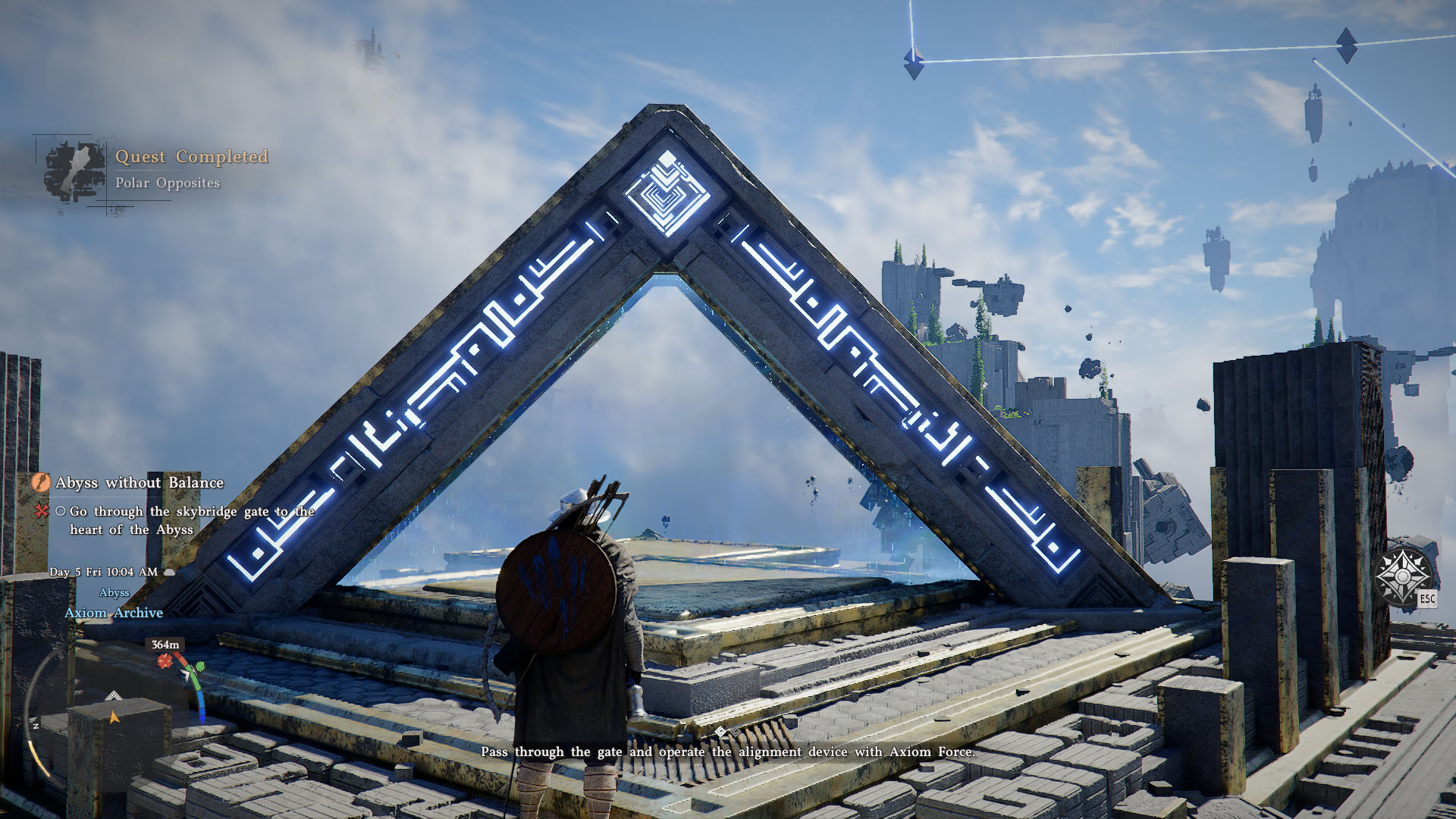Select the red quest marker on the compass

tap(165, 662)
